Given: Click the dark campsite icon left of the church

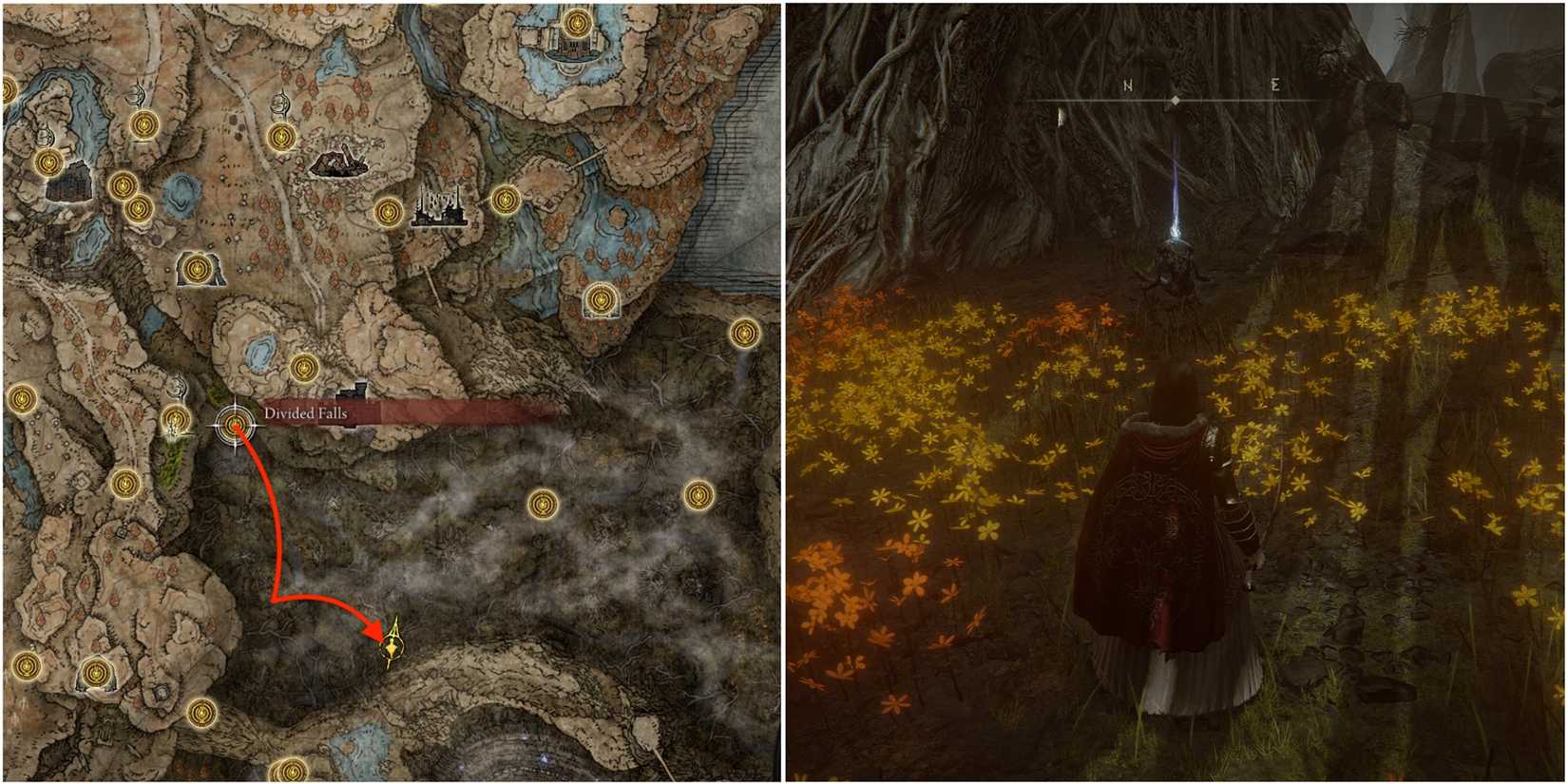Looking at the screenshot, I should tap(340, 162).
